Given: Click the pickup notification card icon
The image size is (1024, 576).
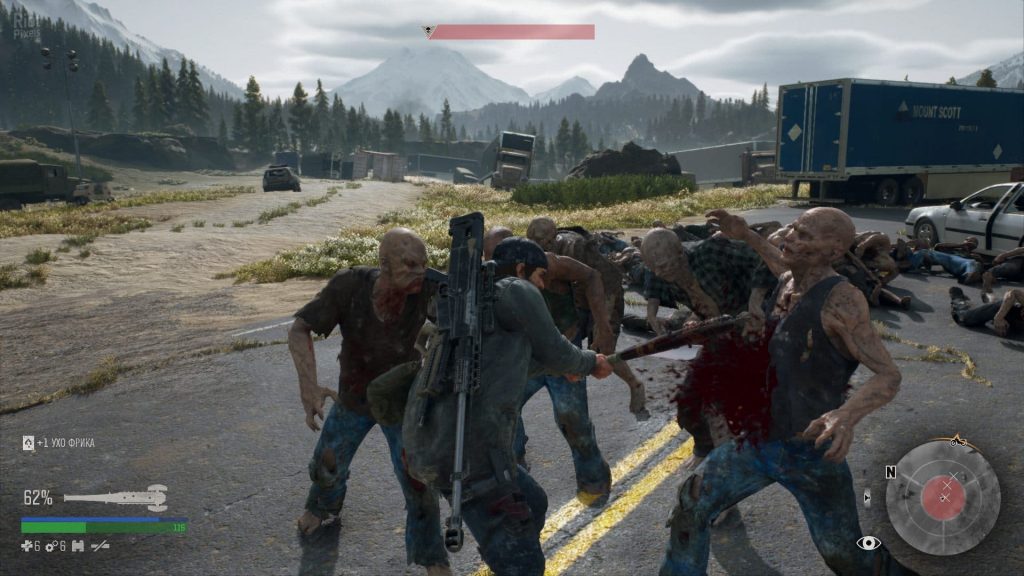Looking at the screenshot, I should point(28,442).
